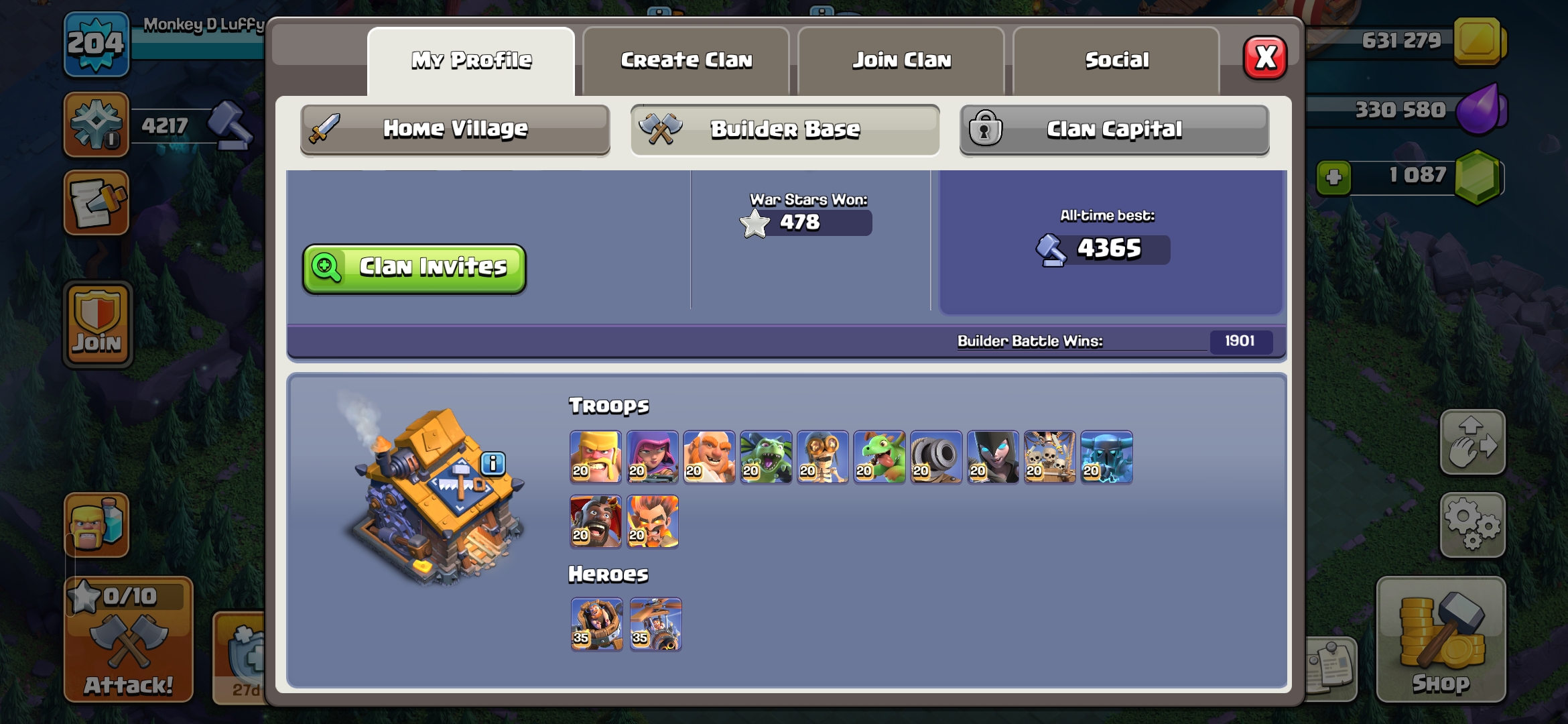Select the Social tab
Viewport: 1568px width, 724px height.
[x=1116, y=60]
